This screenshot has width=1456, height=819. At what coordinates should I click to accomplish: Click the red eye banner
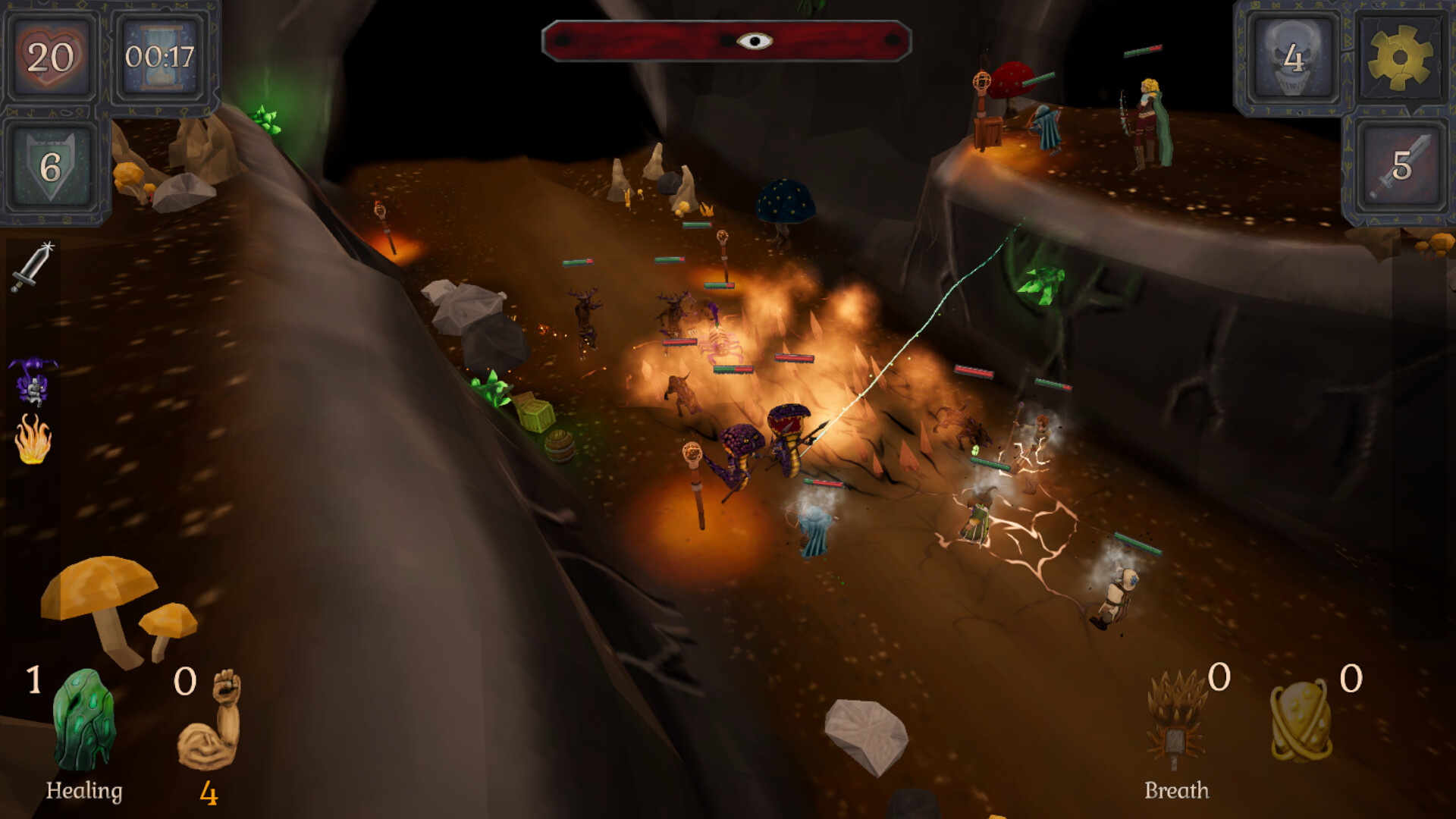[726, 41]
